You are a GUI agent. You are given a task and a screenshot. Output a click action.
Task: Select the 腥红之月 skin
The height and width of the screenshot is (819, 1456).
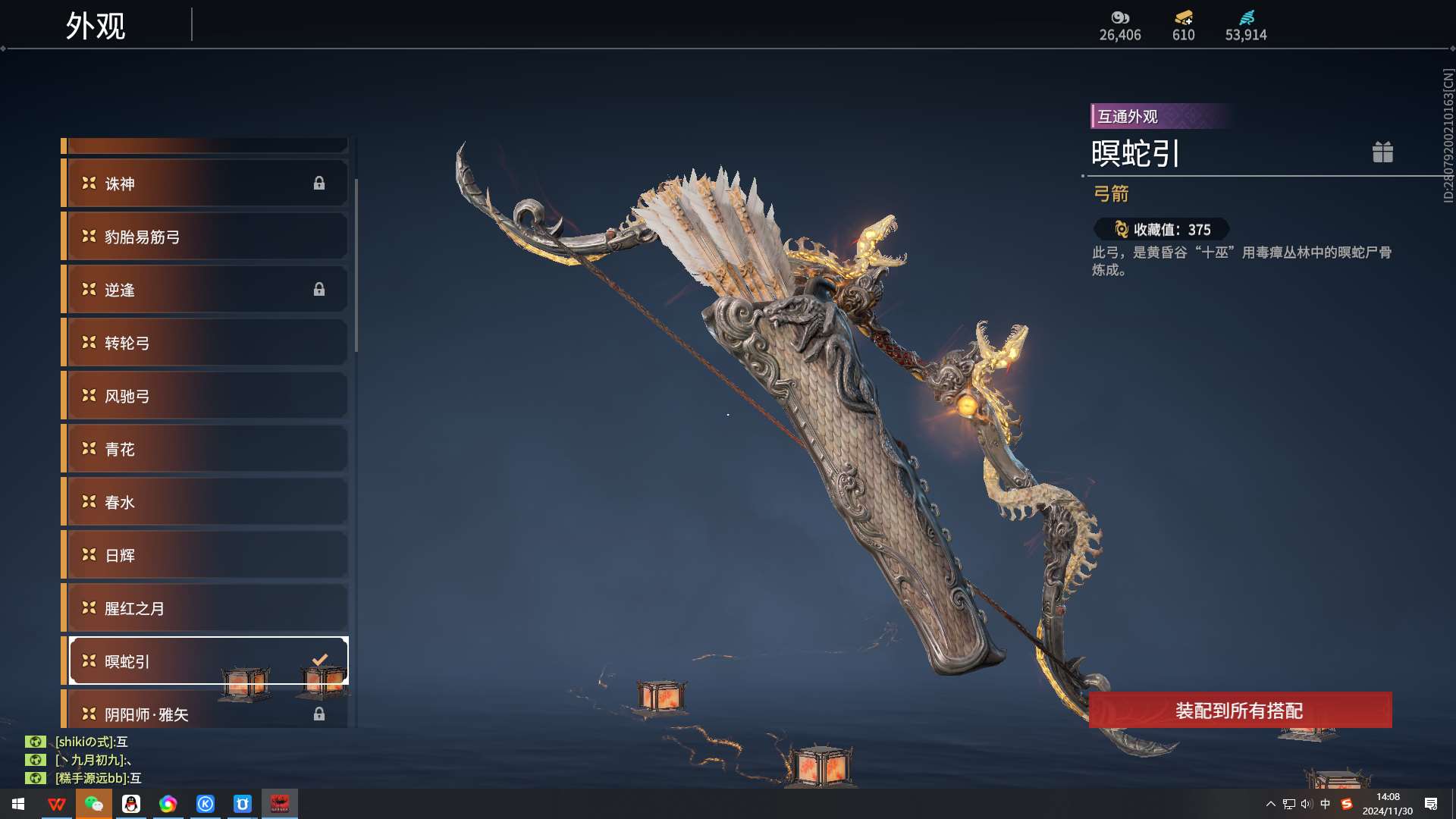(x=205, y=608)
